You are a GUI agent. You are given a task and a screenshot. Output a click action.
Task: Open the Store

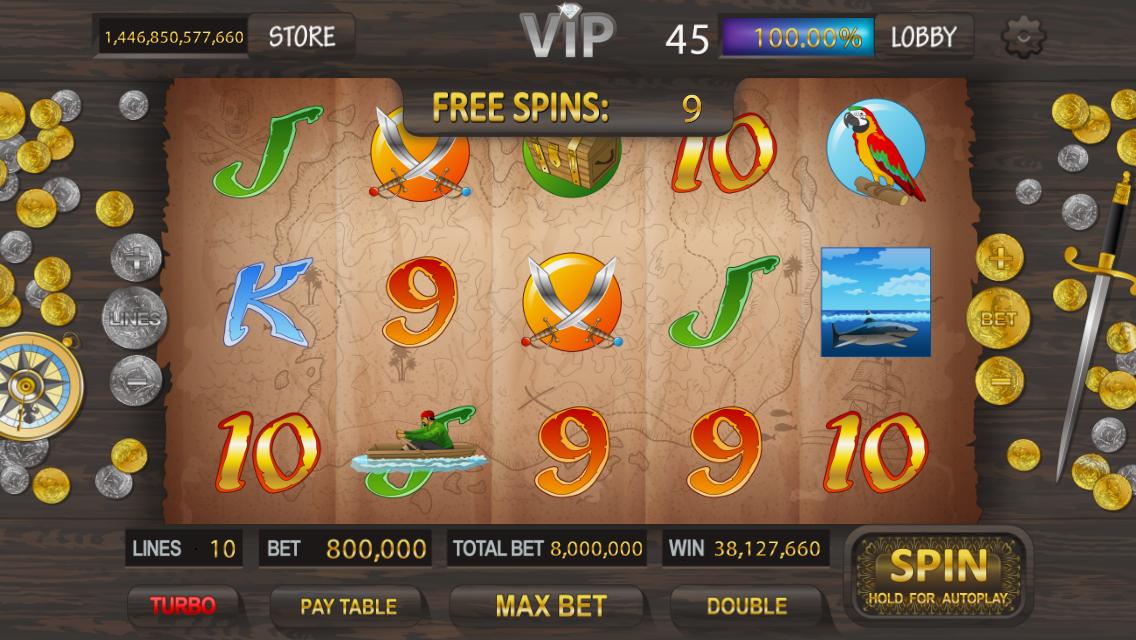point(301,37)
